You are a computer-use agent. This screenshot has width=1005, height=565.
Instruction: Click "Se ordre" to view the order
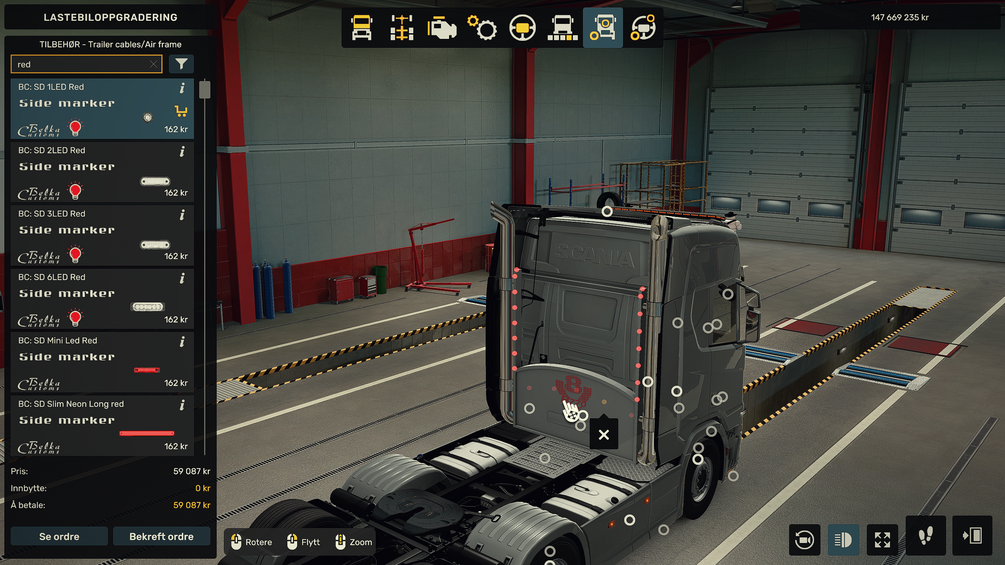(x=59, y=537)
